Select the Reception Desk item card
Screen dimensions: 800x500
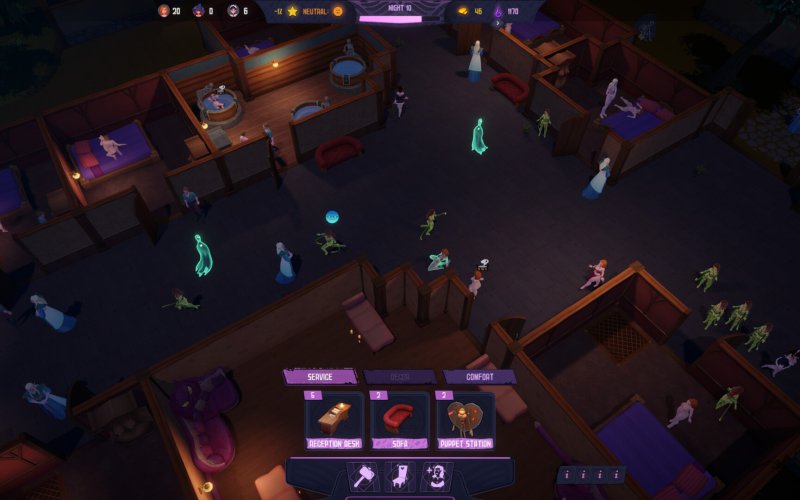tap(334, 420)
